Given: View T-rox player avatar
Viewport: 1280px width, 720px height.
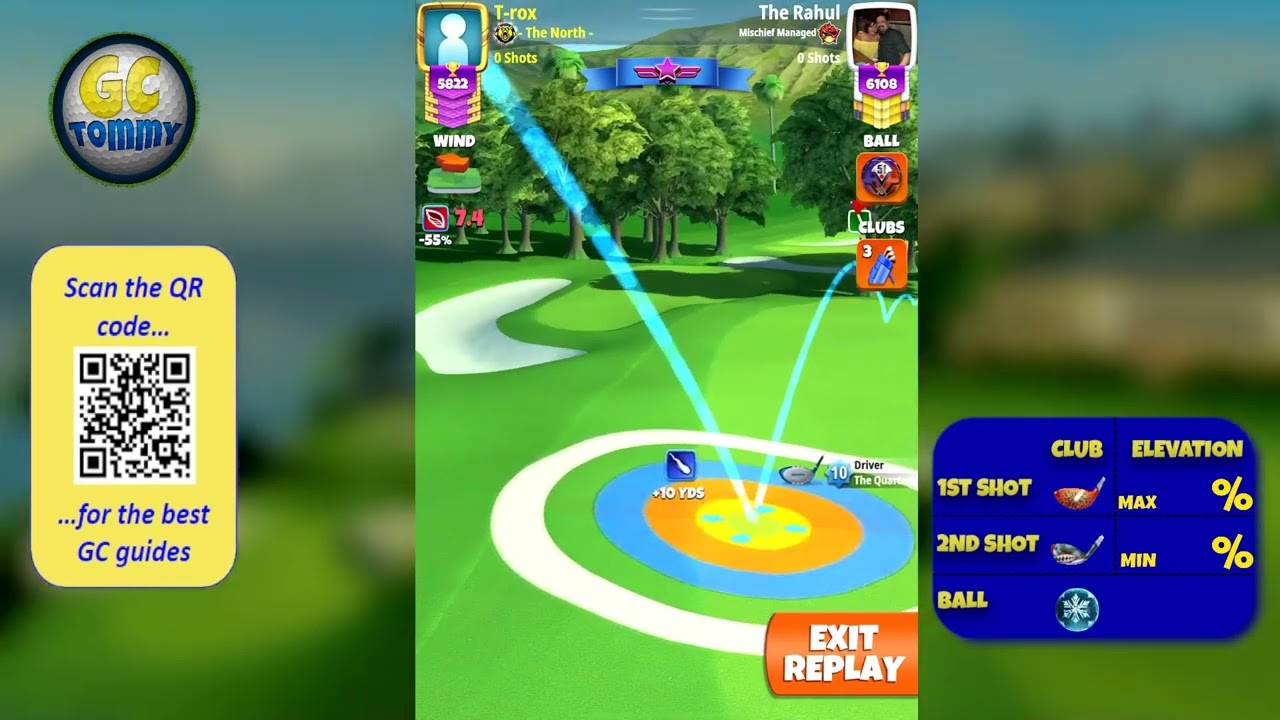Looking at the screenshot, I should pyautogui.click(x=452, y=37).
